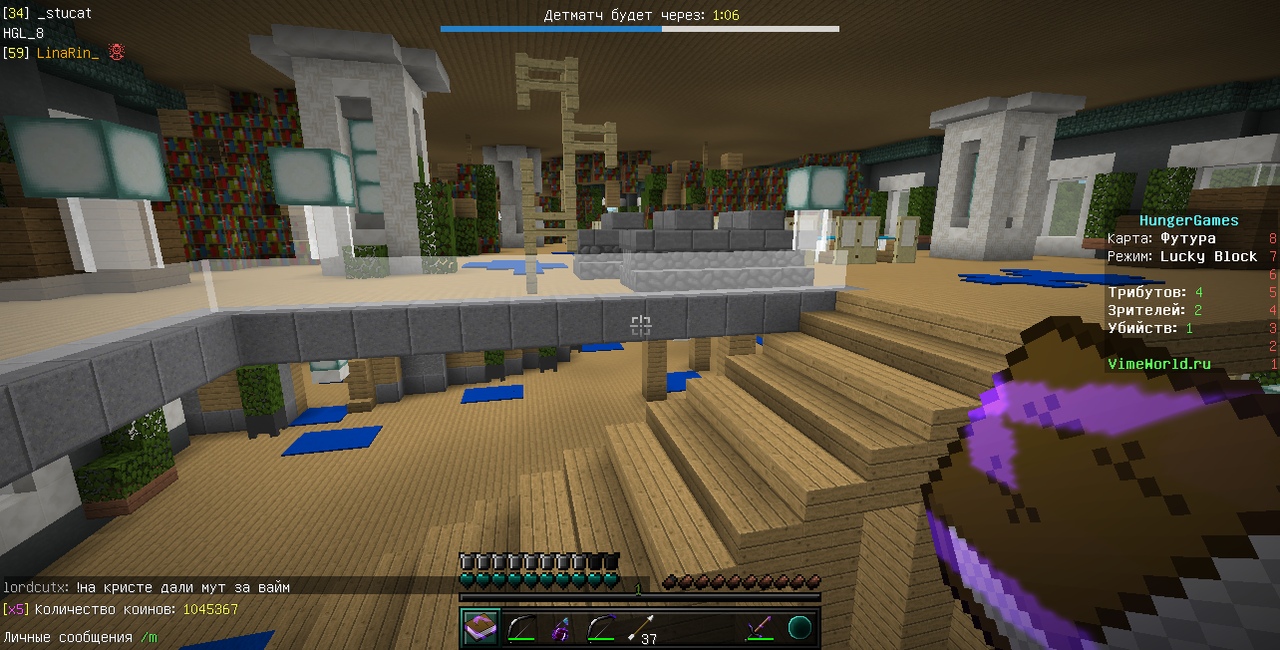Select the bow beside the enchanted book
1280x650 pixels.
point(520,628)
